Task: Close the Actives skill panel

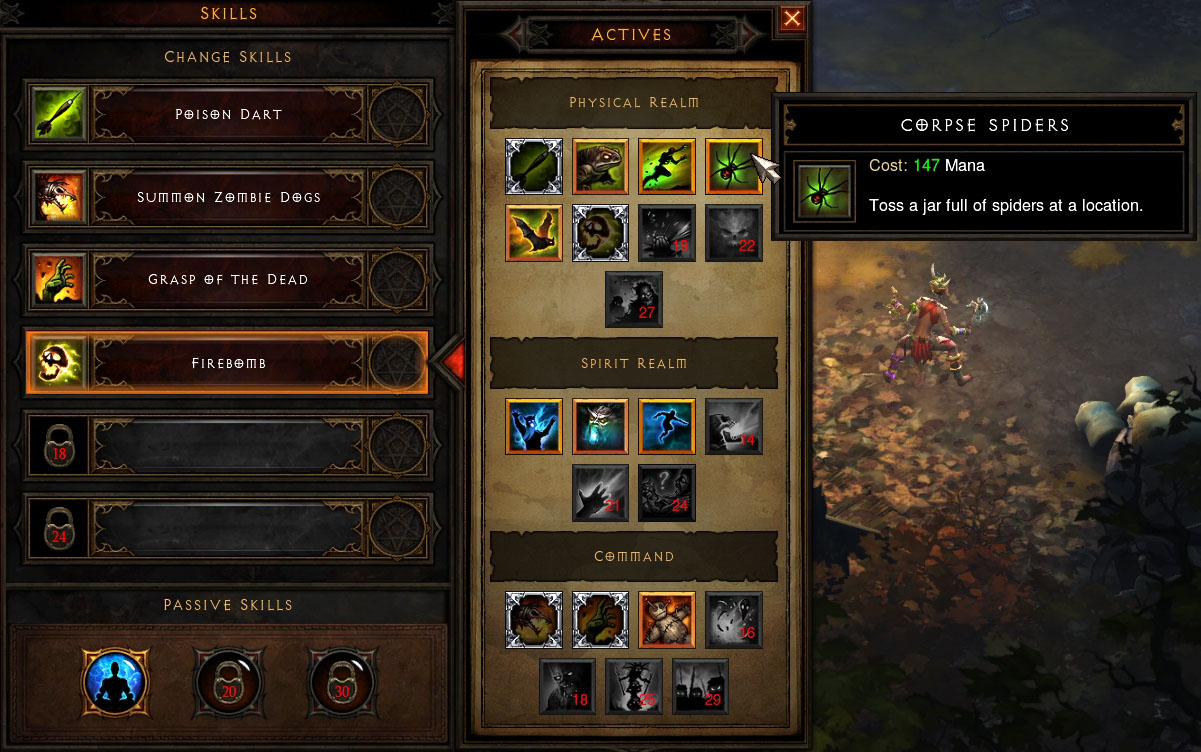Action: click(792, 18)
